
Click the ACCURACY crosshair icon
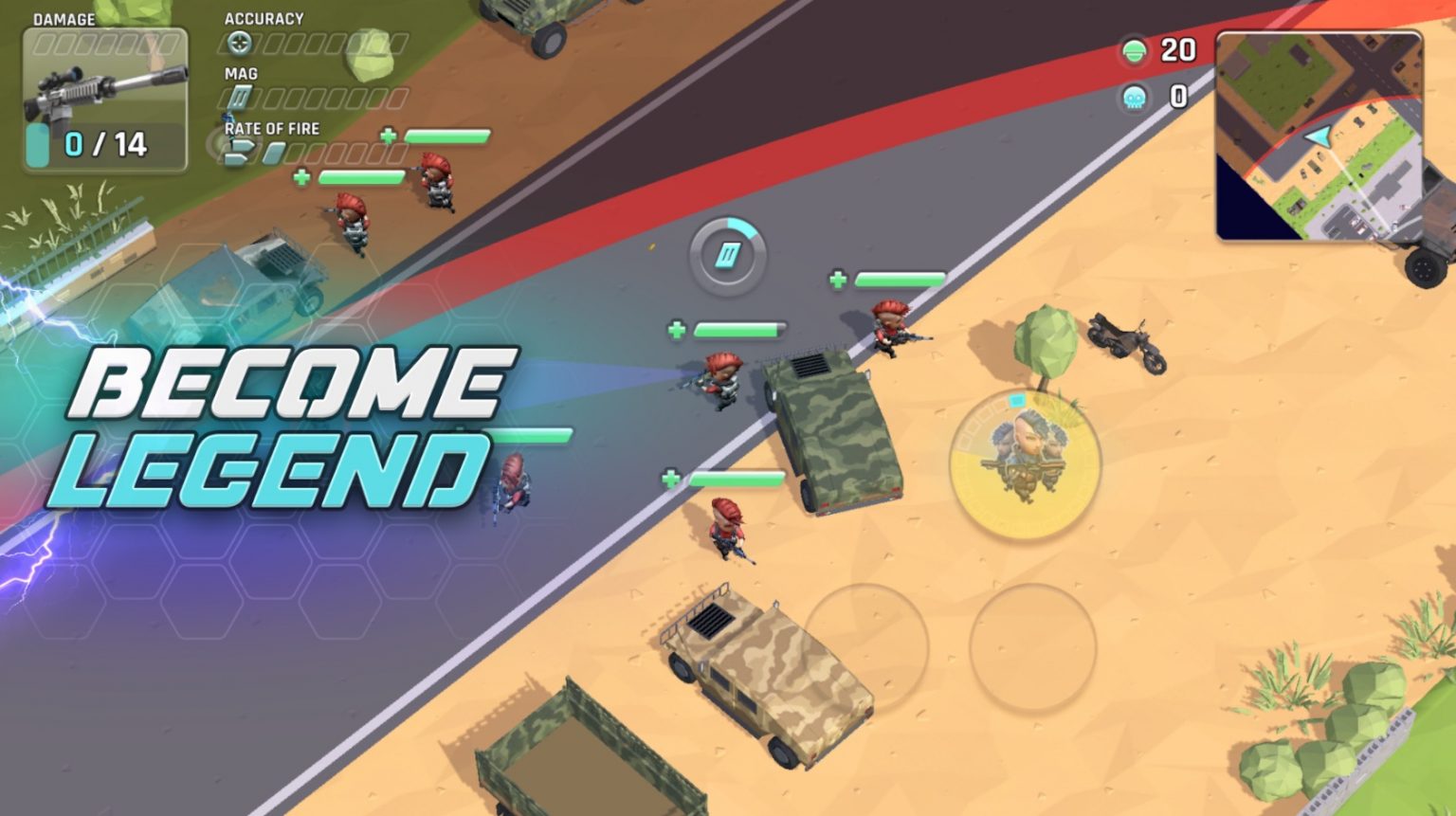pyautogui.click(x=240, y=41)
